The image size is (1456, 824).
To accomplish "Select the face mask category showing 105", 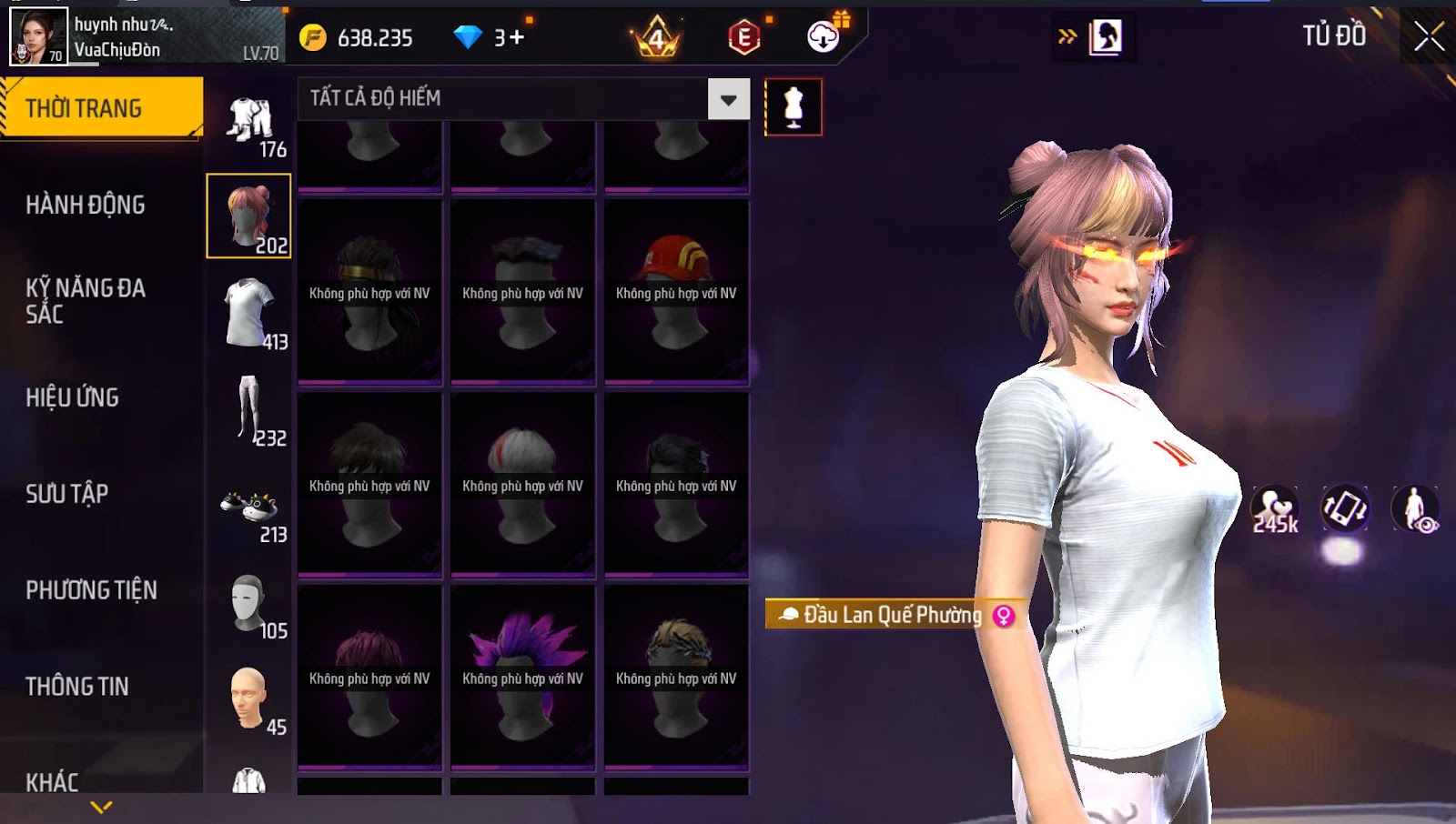I will (x=249, y=604).
